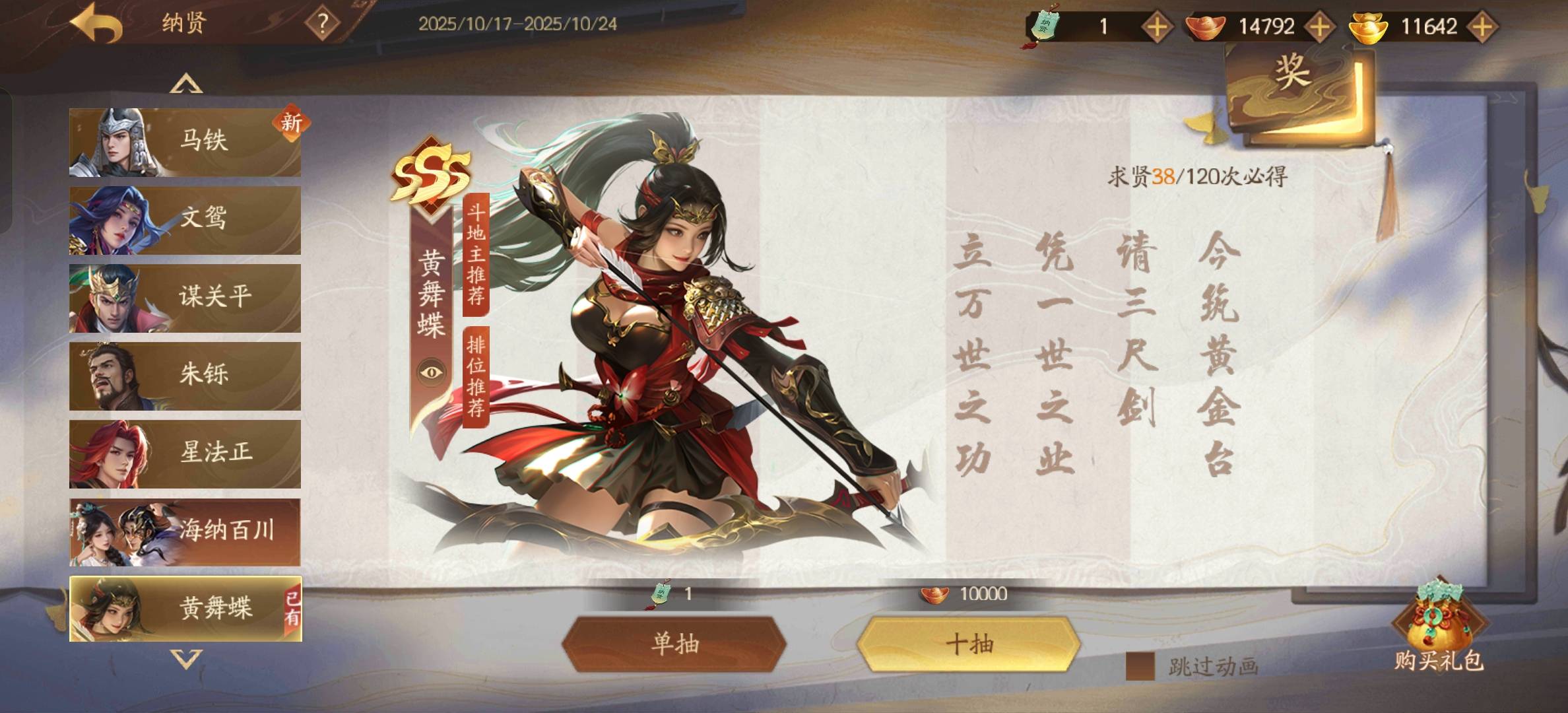View 黄舞蝶 details via the eye icon
1568x713 pixels.
coord(432,372)
